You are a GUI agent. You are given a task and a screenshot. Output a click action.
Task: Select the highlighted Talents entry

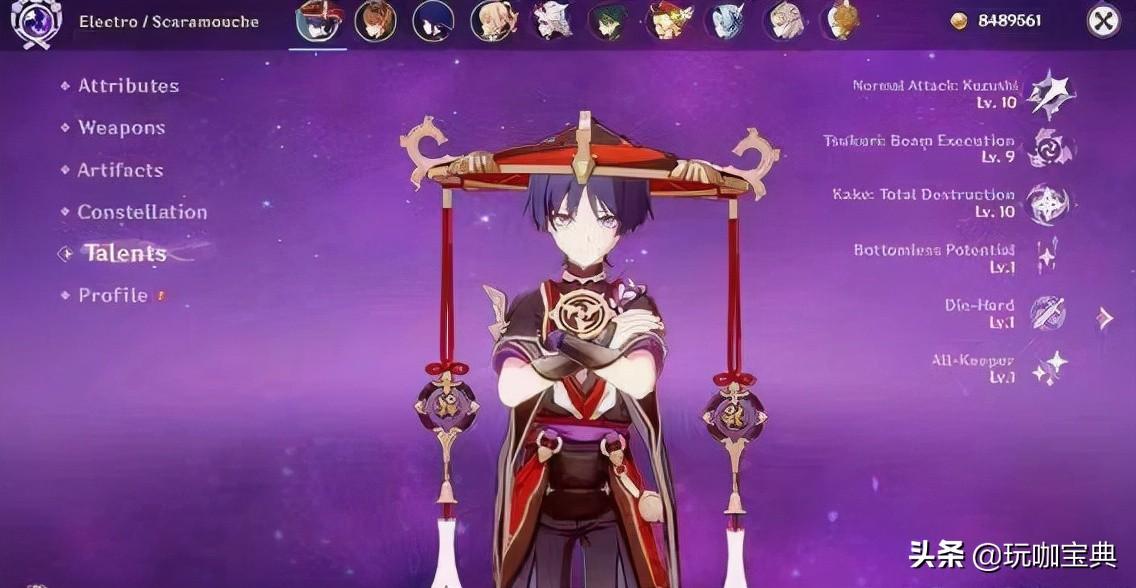click(124, 253)
